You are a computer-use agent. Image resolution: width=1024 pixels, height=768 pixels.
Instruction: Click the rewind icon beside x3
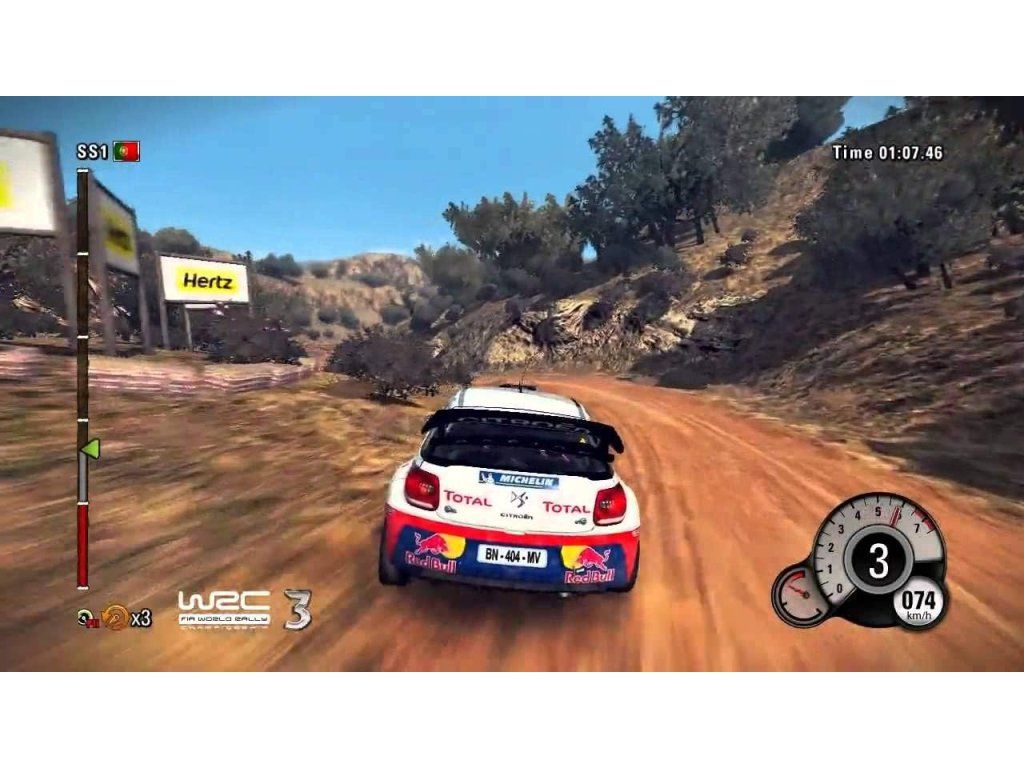tap(115, 617)
